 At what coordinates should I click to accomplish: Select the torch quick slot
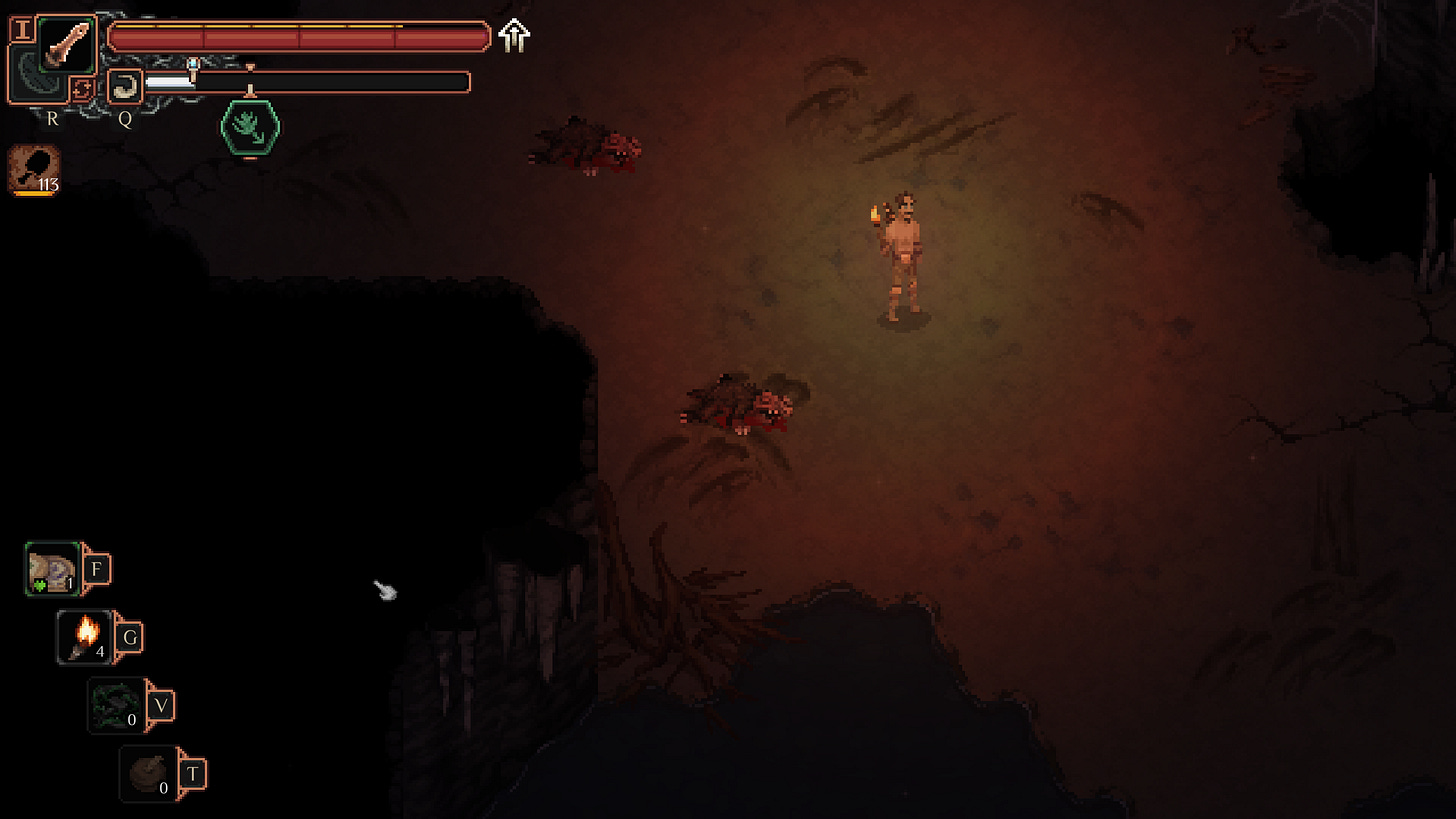(85, 637)
